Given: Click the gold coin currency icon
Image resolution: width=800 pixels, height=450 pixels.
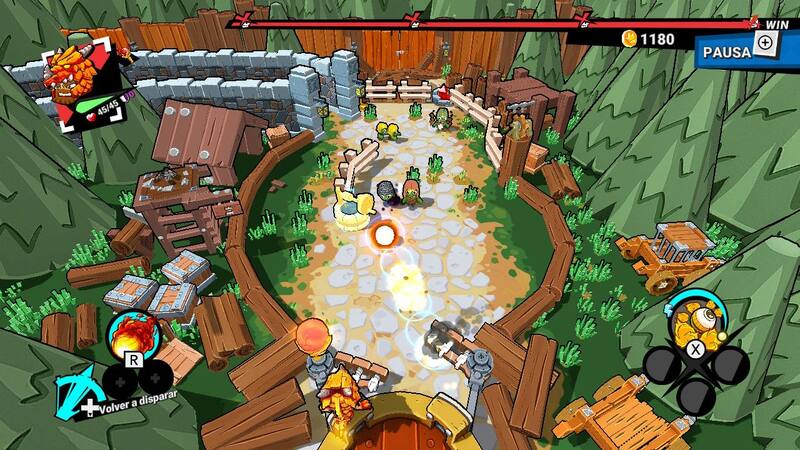Looking at the screenshot, I should 630,39.
